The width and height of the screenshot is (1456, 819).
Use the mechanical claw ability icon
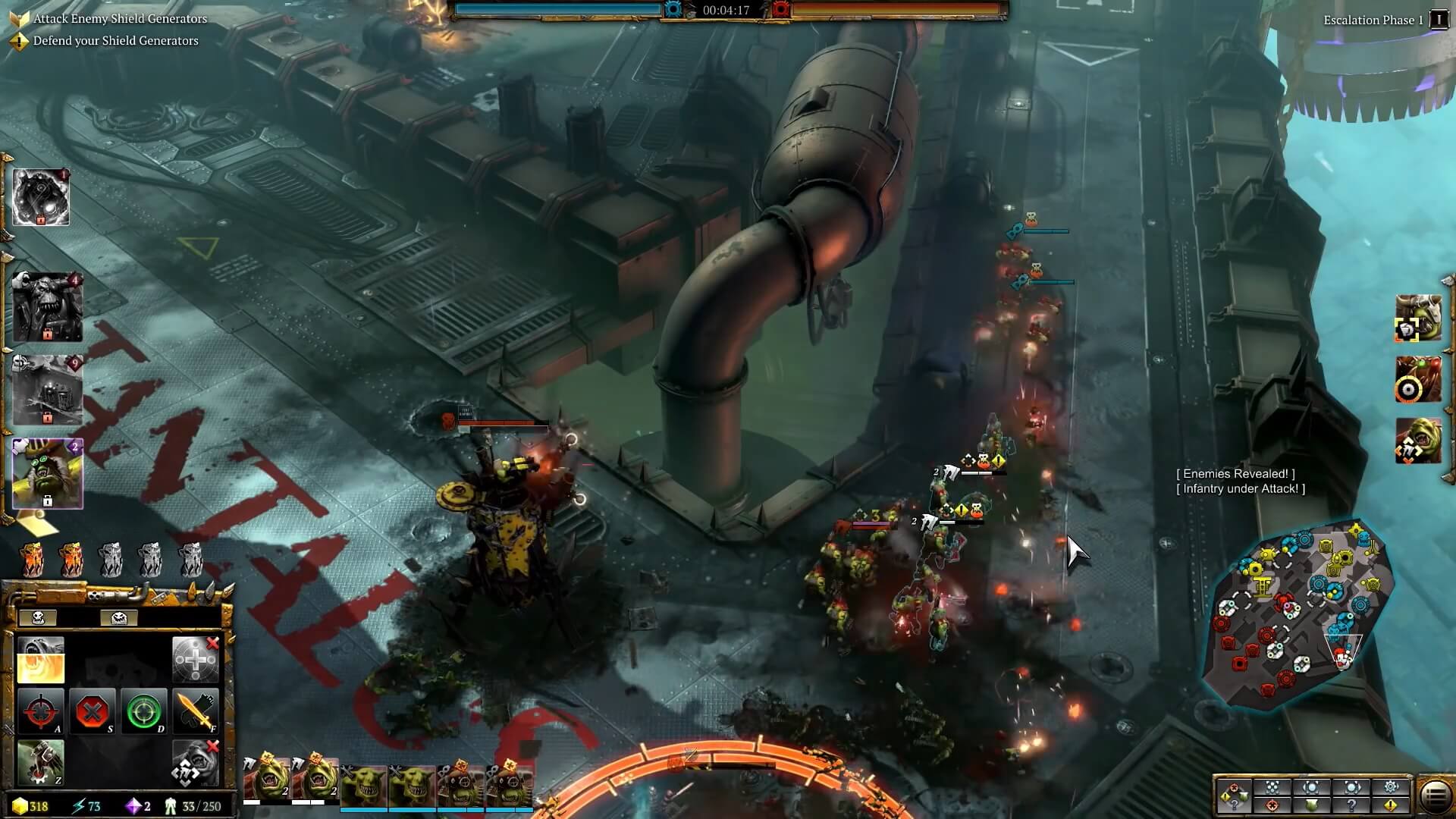tap(41, 762)
